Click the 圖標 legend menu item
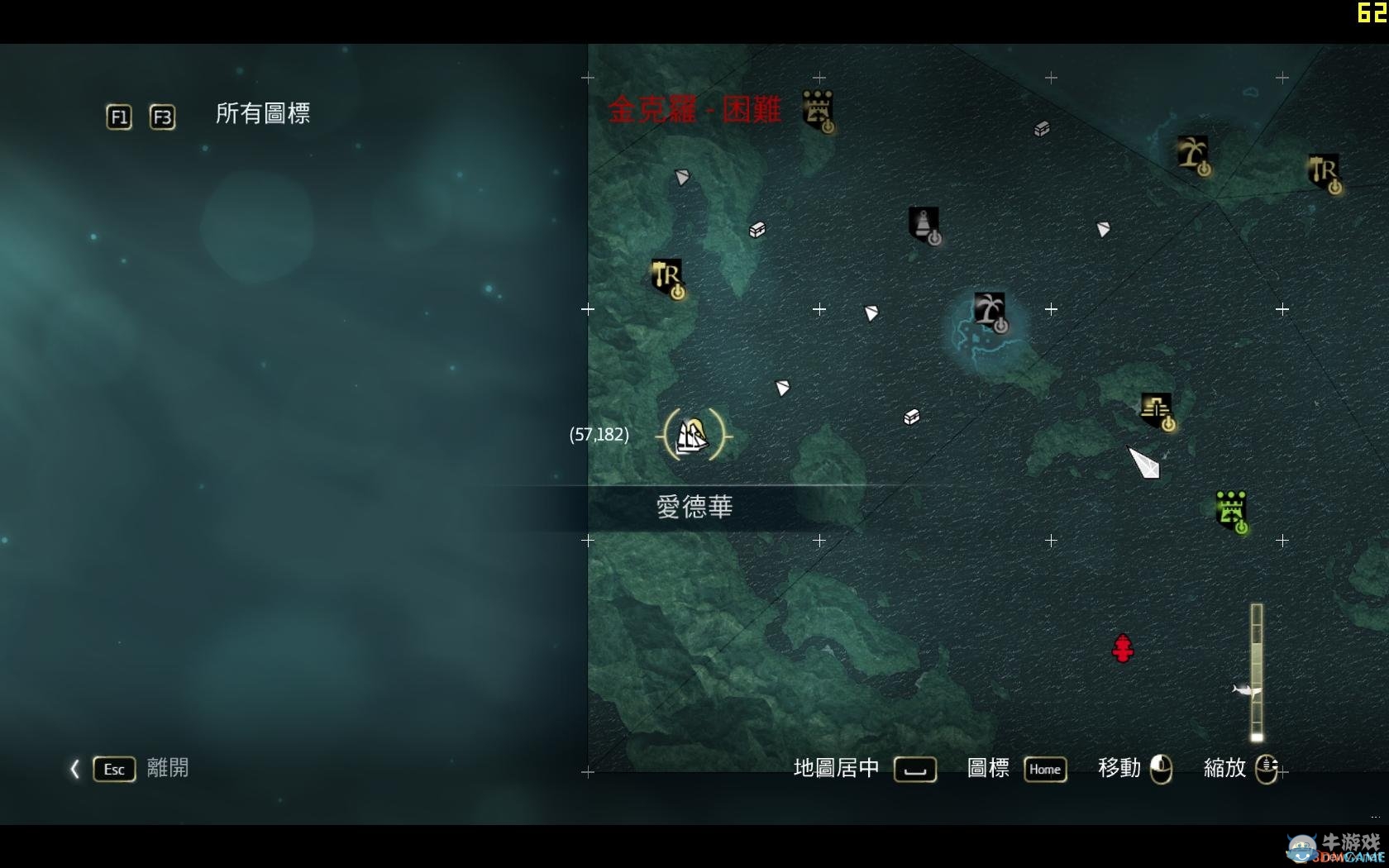The height and width of the screenshot is (868, 1389). pyautogui.click(x=986, y=769)
